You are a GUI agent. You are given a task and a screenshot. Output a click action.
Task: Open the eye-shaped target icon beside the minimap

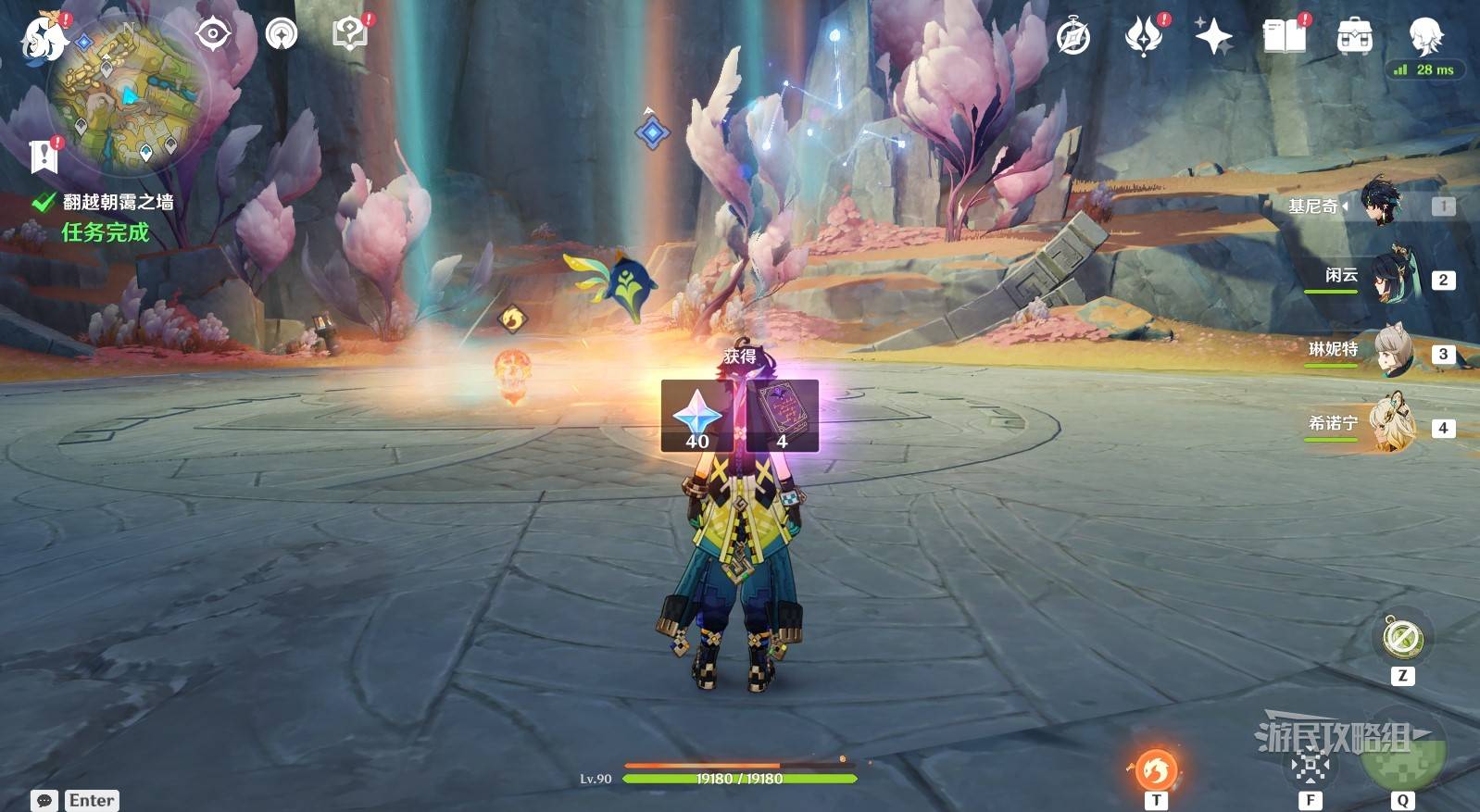pos(212,35)
